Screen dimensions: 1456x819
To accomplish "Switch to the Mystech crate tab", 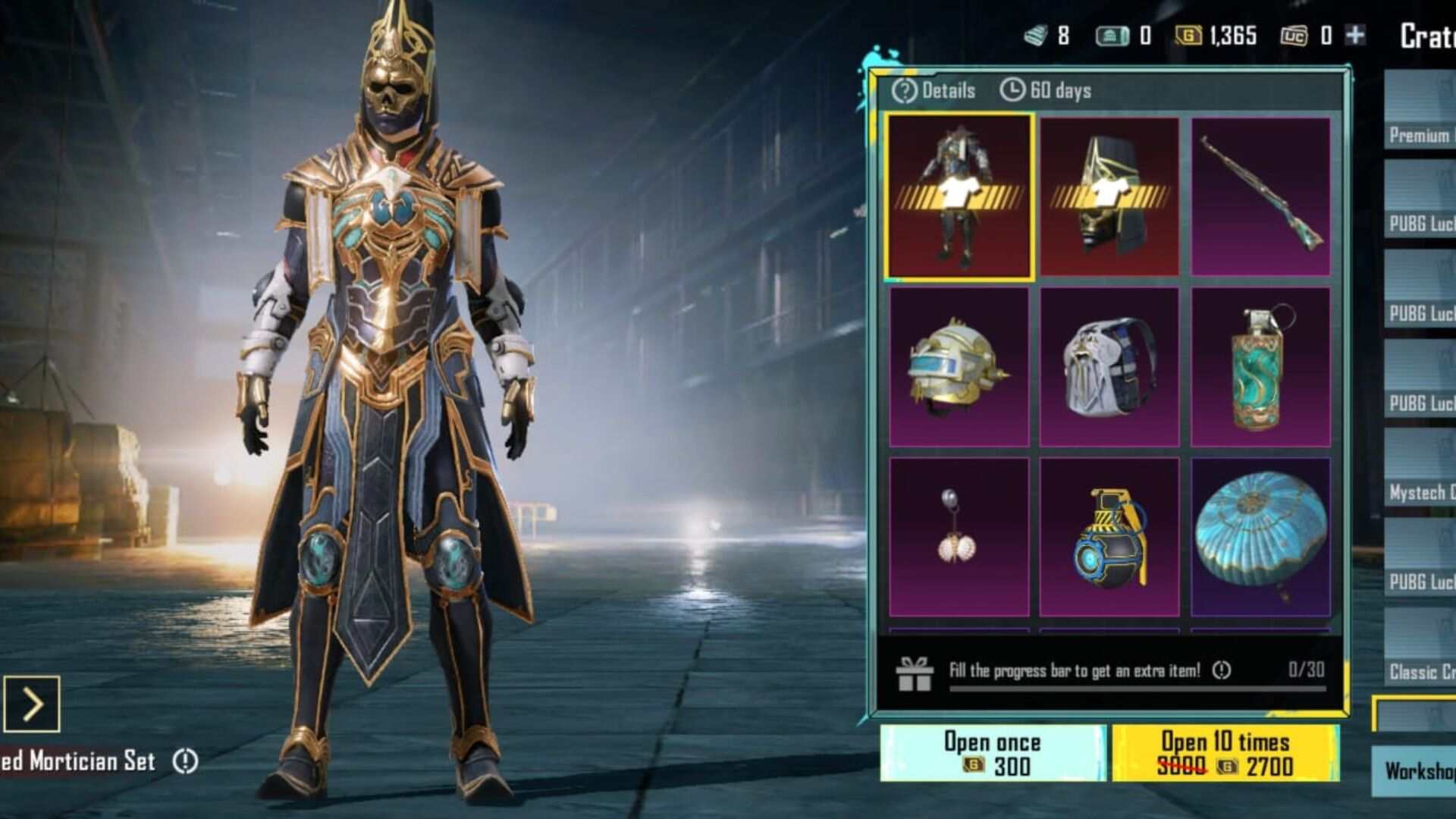I will pos(1420,479).
